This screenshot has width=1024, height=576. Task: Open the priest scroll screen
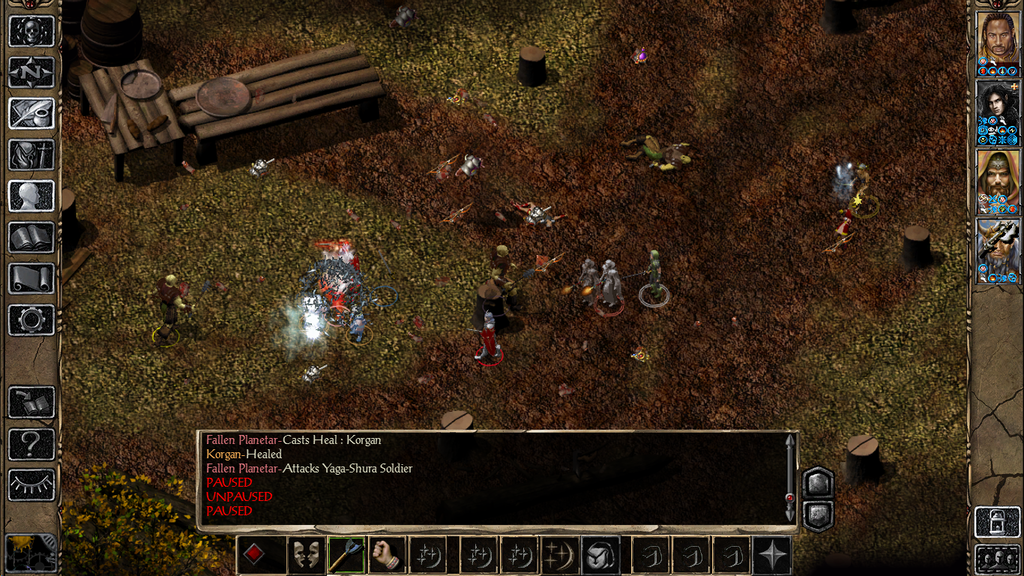point(31,278)
